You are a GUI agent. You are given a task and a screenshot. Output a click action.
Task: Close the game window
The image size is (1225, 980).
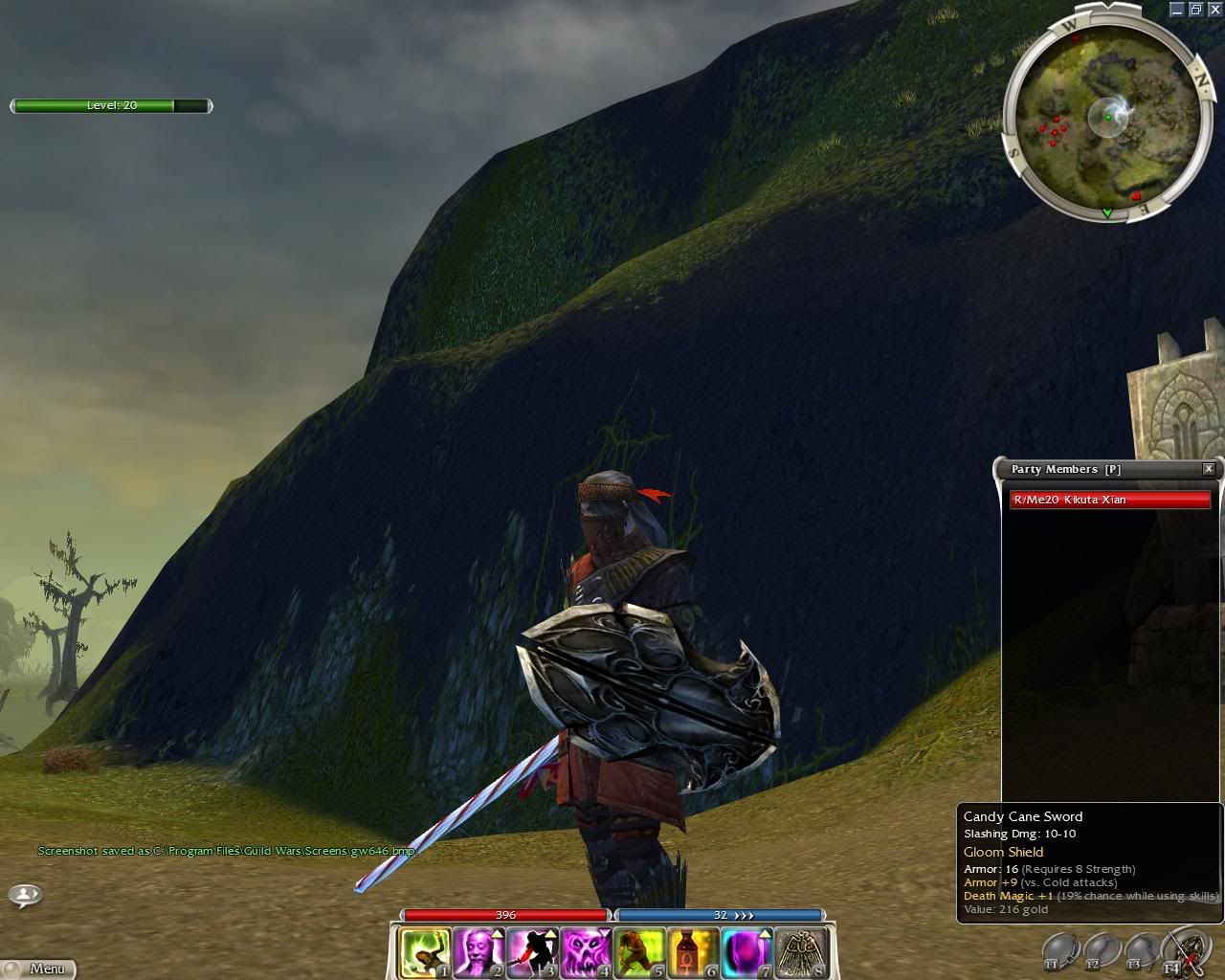1213,10
